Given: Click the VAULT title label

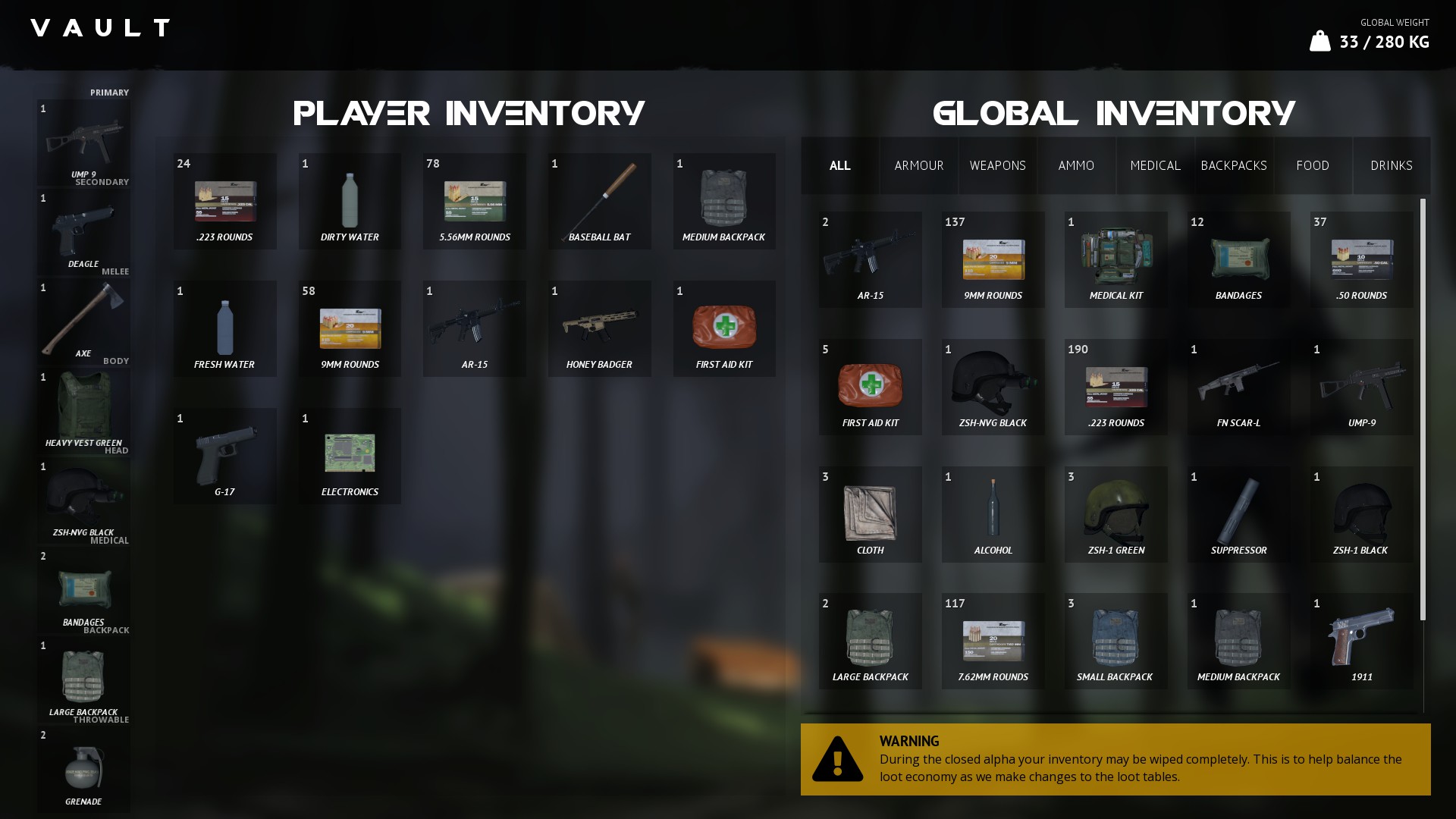Looking at the screenshot, I should (x=99, y=28).
